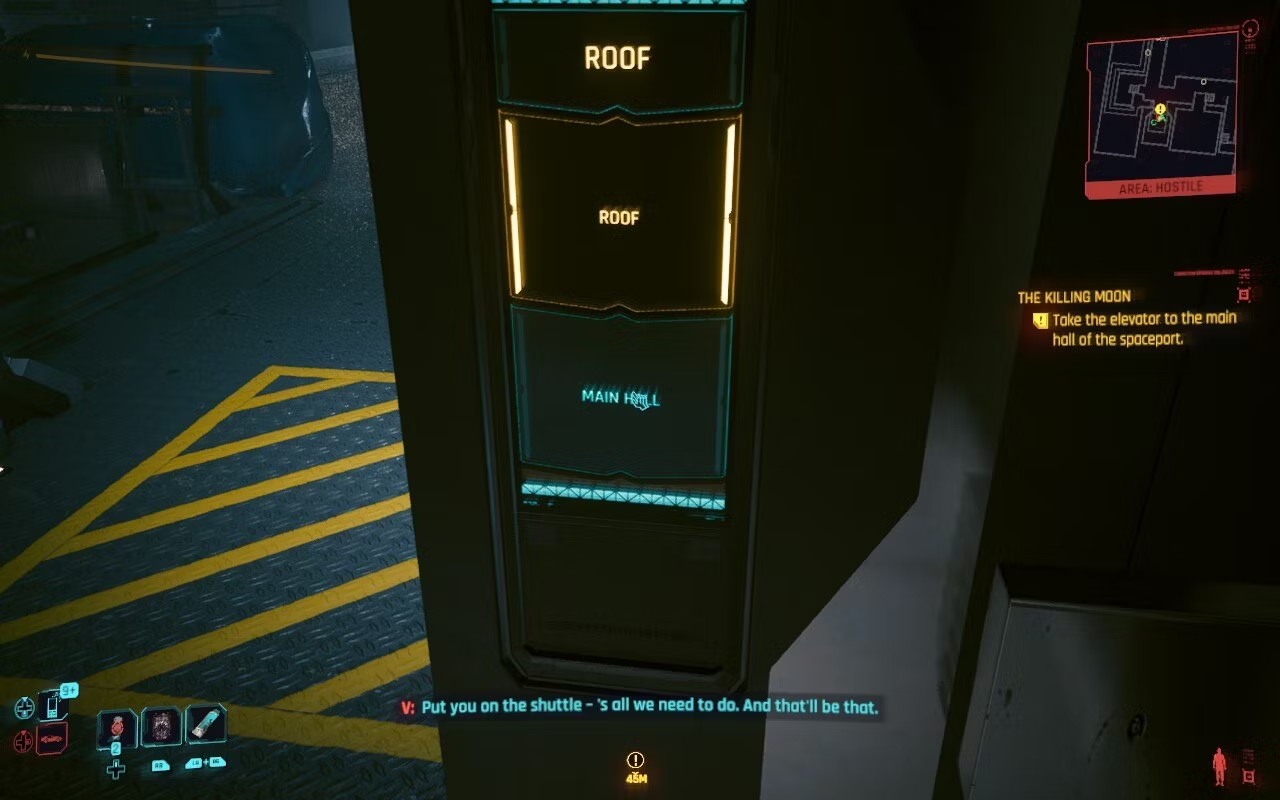
Task: Click the yellow objective marker on minimap
Action: click(x=1160, y=109)
